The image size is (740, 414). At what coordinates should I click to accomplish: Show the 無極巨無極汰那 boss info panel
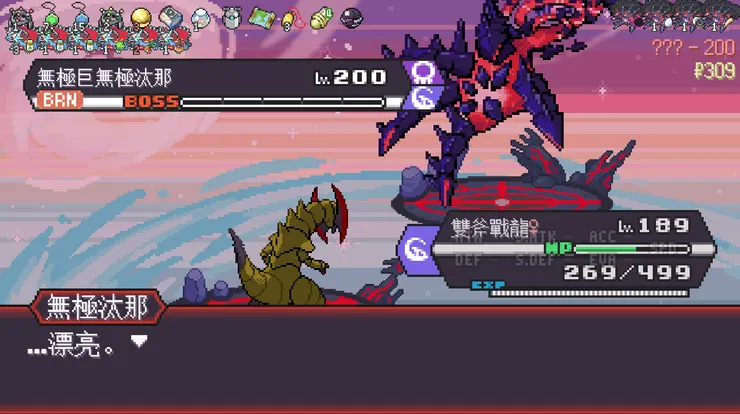(x=215, y=85)
